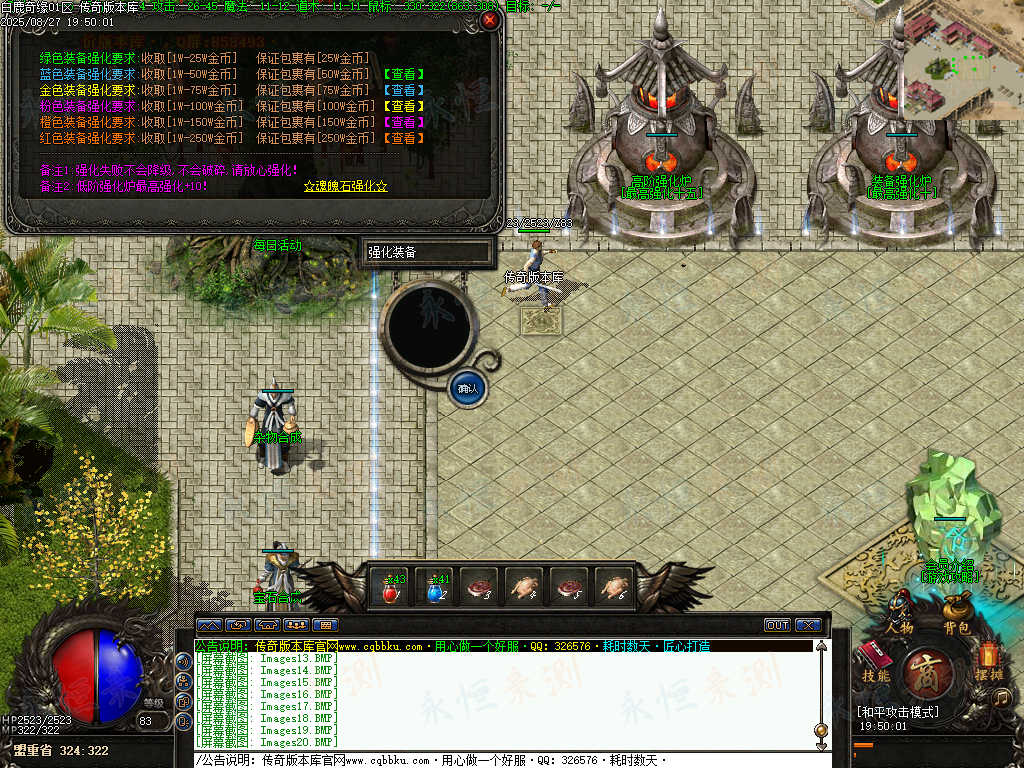This screenshot has width=1024, height=768.
Task: Toggle the 和平攻击模式 attack mode label
Action: coord(898,712)
